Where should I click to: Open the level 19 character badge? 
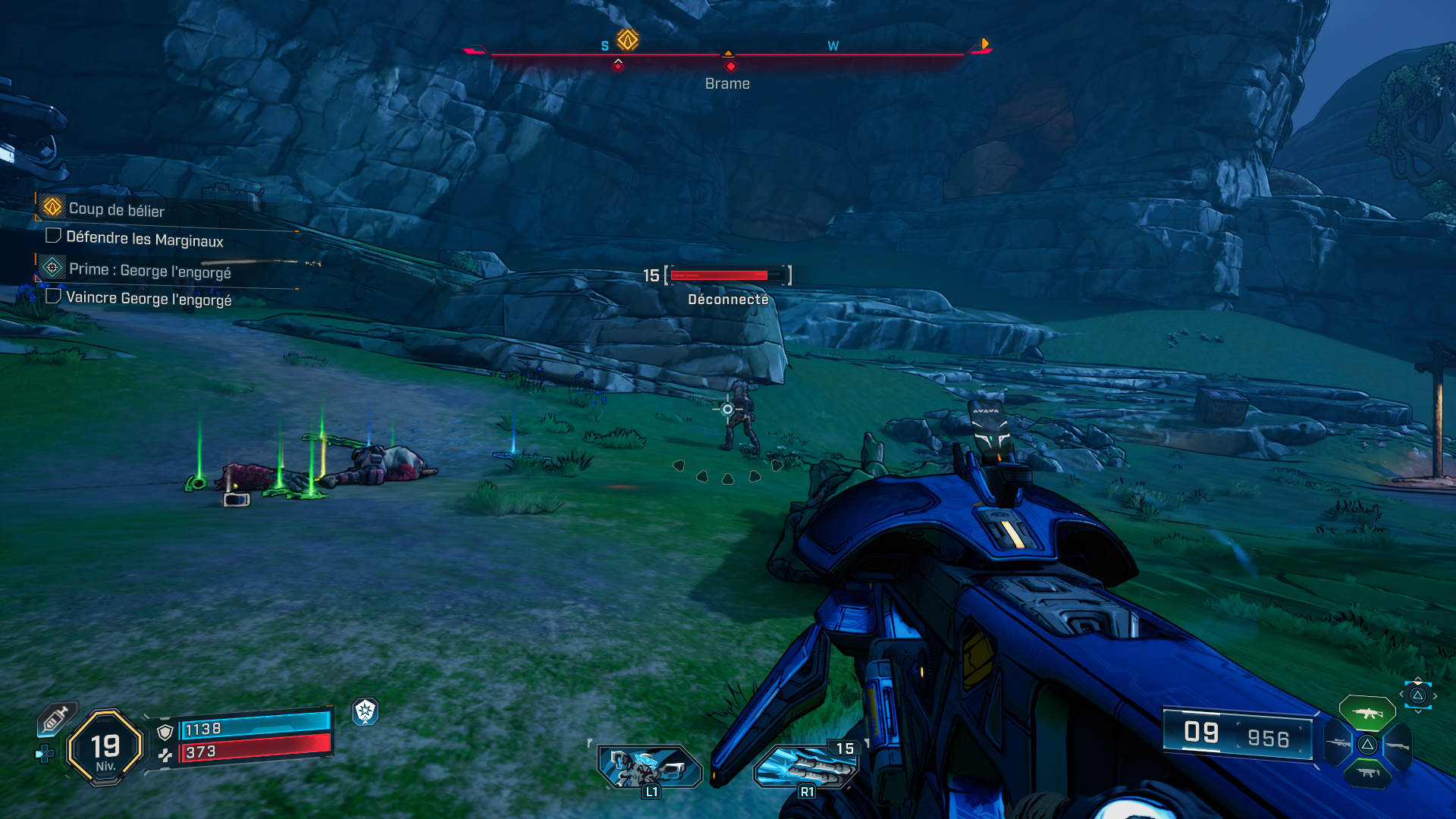pos(105,748)
